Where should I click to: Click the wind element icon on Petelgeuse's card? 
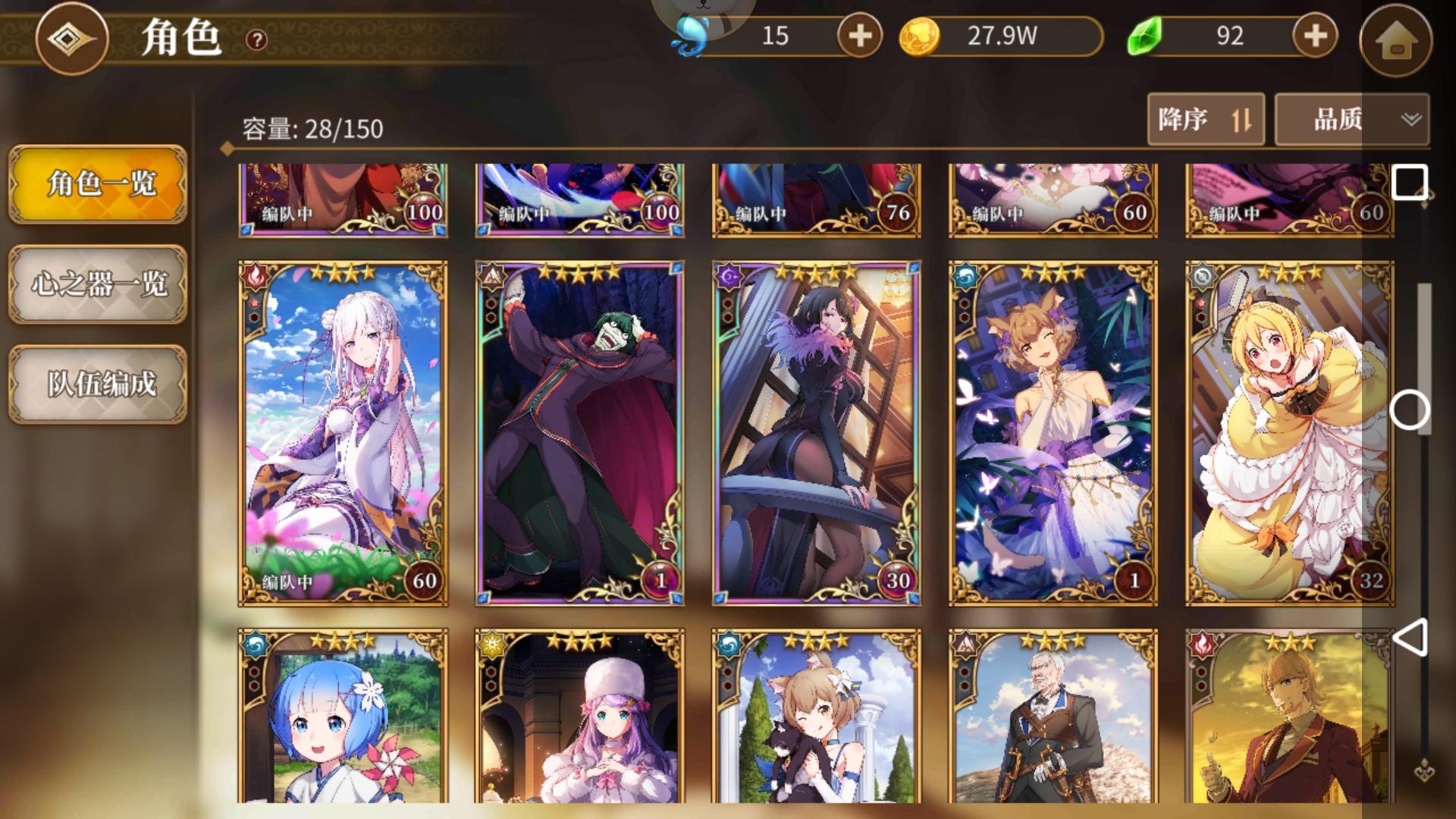pos(493,278)
